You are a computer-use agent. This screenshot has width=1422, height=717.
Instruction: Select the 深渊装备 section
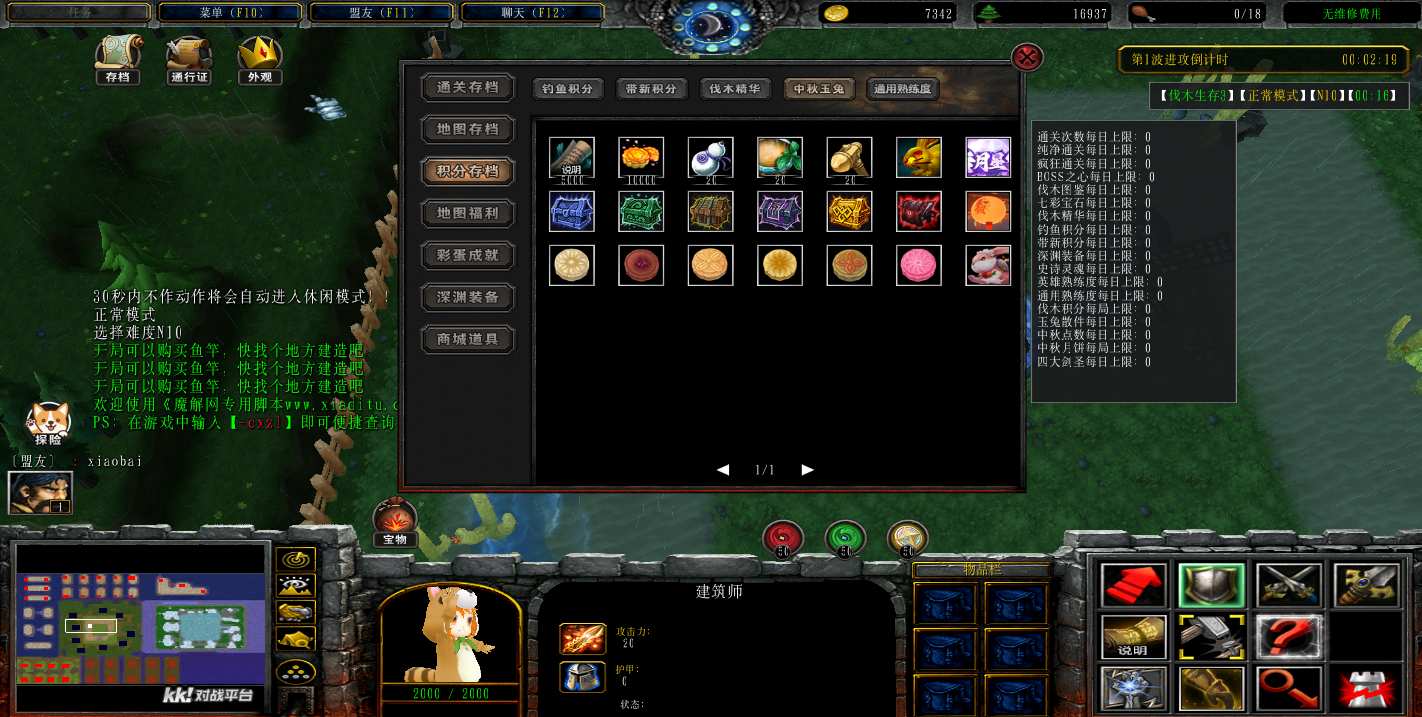click(467, 297)
